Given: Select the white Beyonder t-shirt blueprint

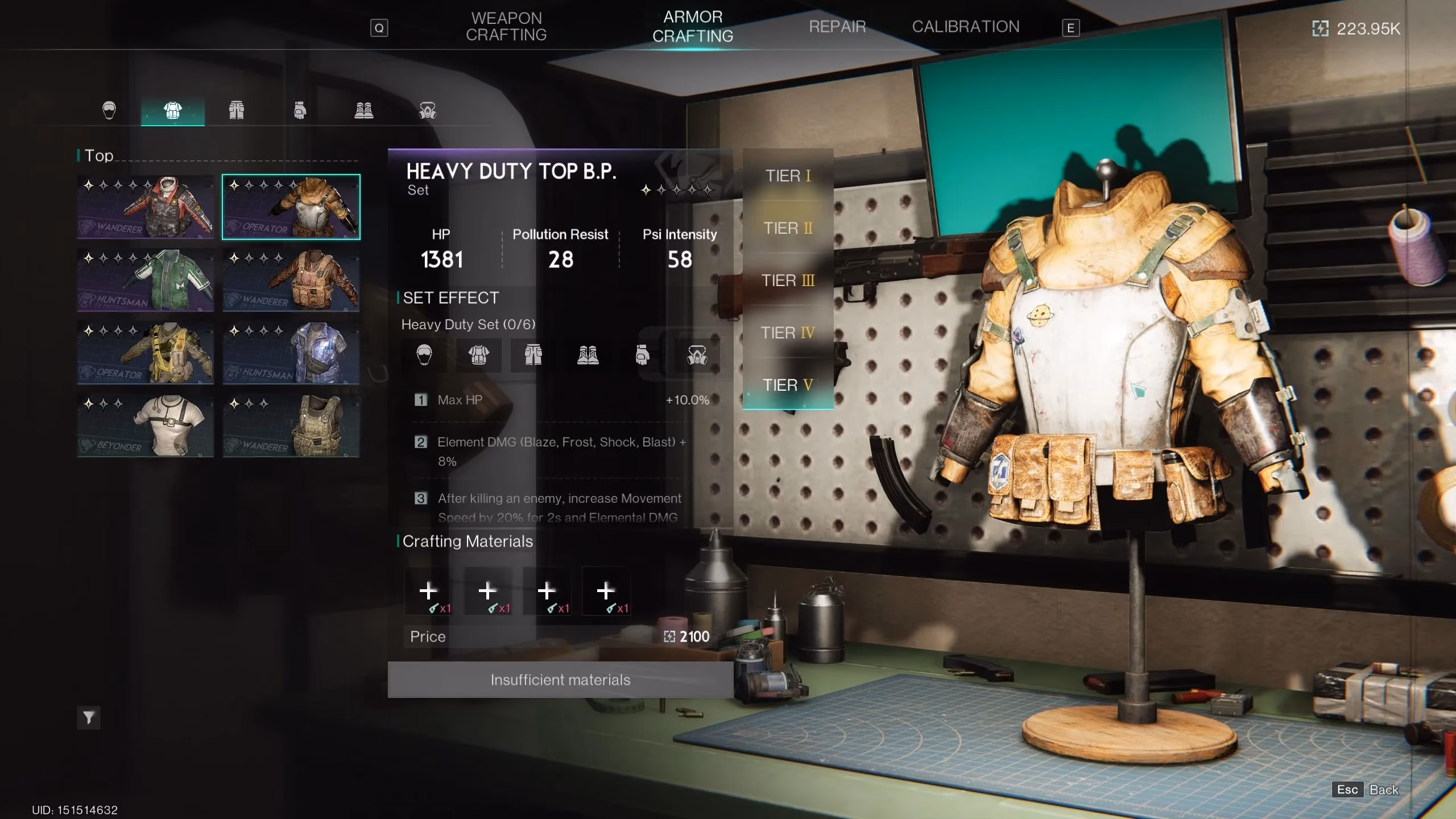Looking at the screenshot, I should (146, 425).
